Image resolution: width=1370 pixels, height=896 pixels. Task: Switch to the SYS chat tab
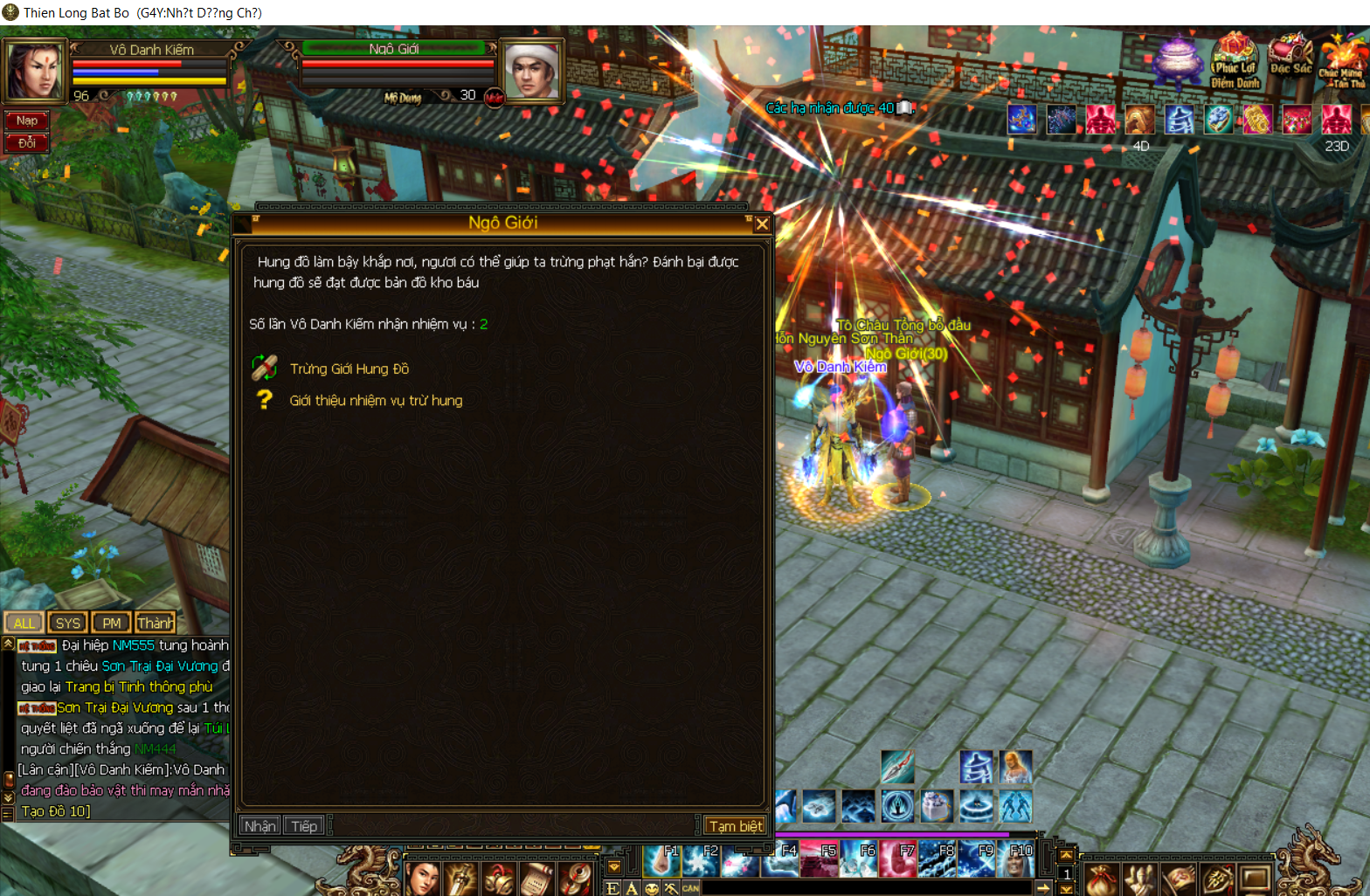pyautogui.click(x=67, y=623)
